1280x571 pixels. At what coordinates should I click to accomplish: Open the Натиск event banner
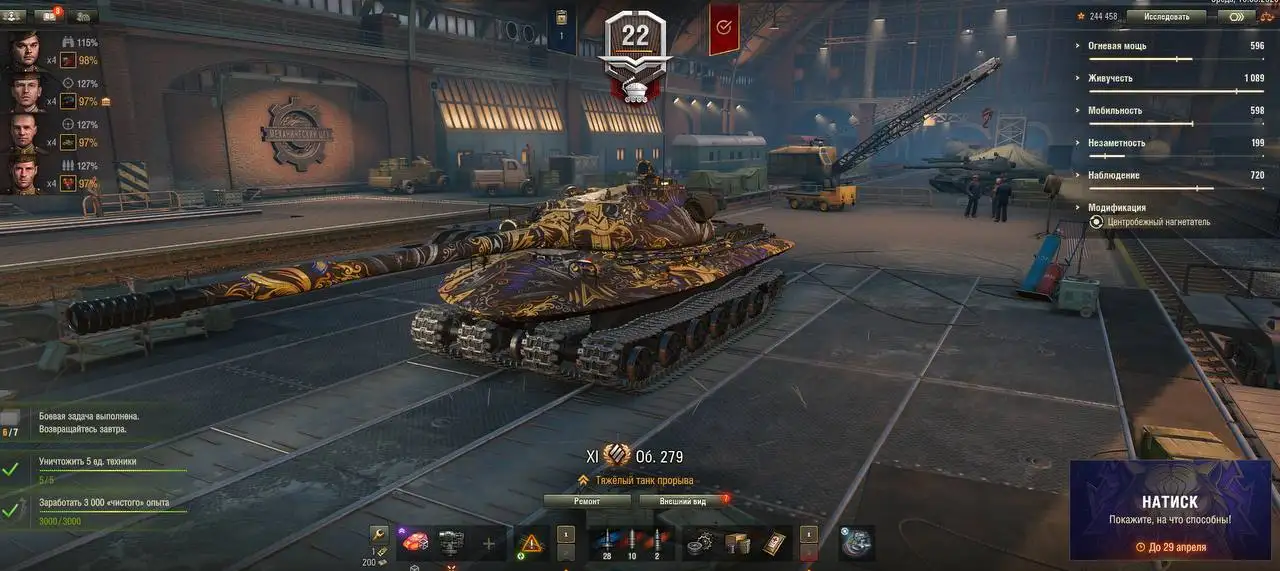tap(1170, 510)
